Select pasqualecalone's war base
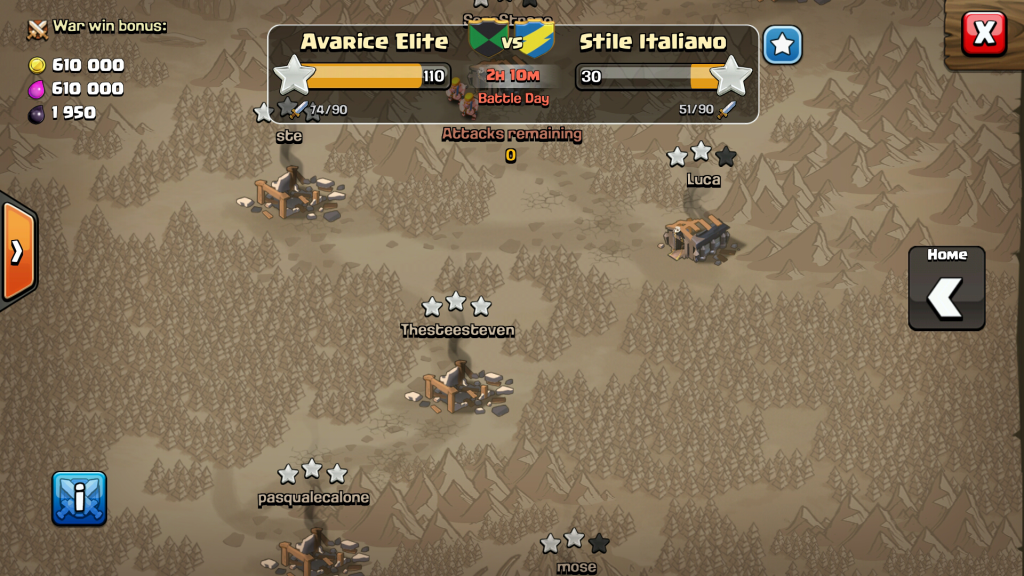The height and width of the screenshot is (576, 1024). pyautogui.click(x=313, y=549)
